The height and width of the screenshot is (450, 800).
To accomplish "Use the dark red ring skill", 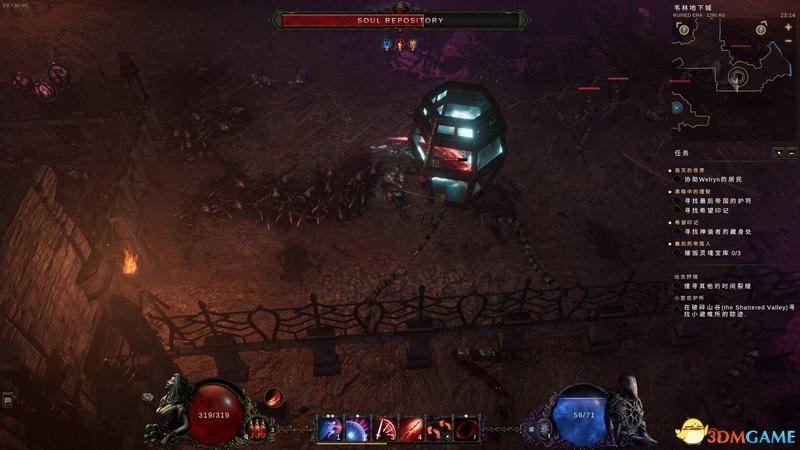I will tap(466, 430).
